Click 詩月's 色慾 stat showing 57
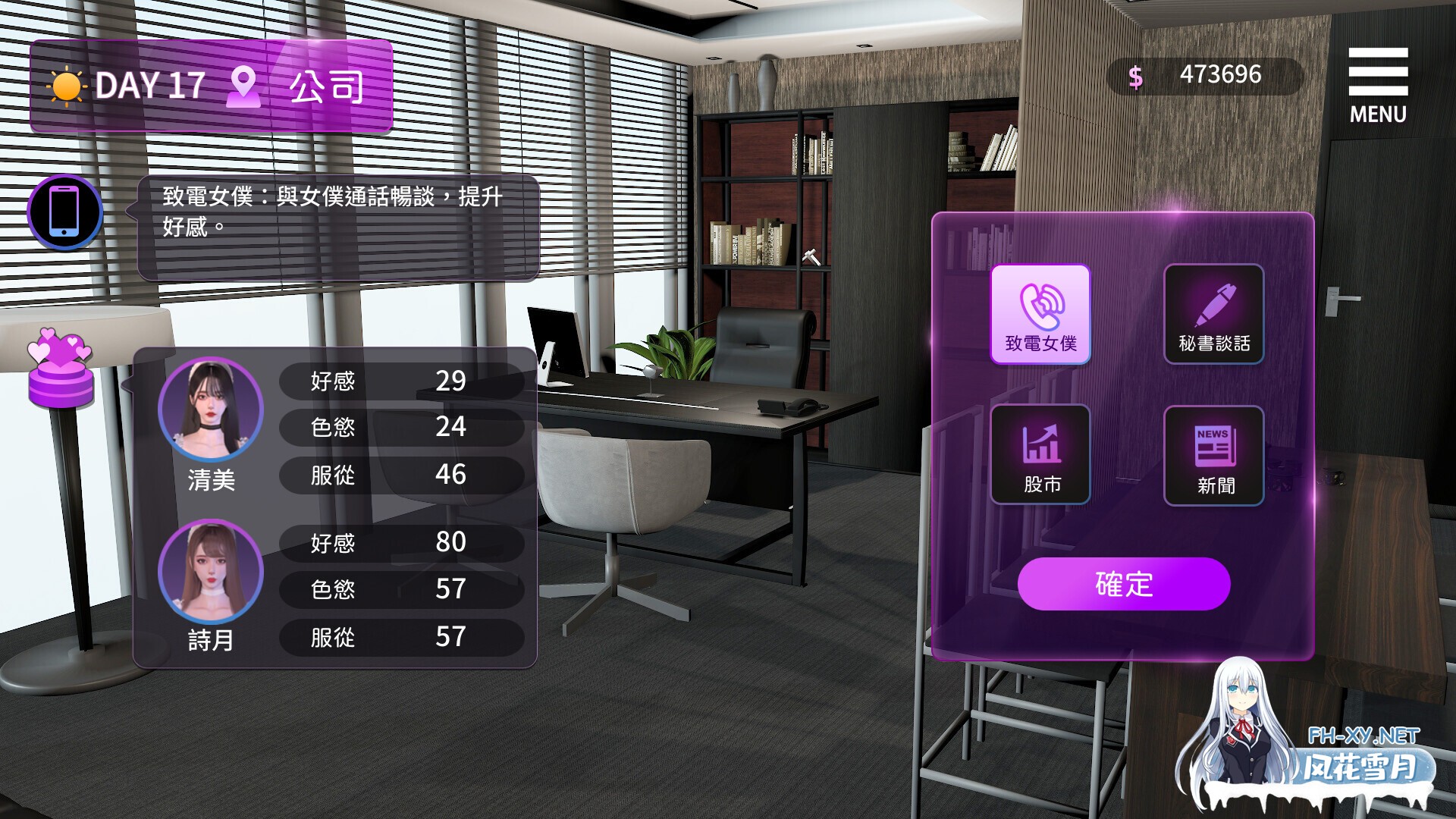Viewport: 1456px width, 819px height. [x=402, y=590]
